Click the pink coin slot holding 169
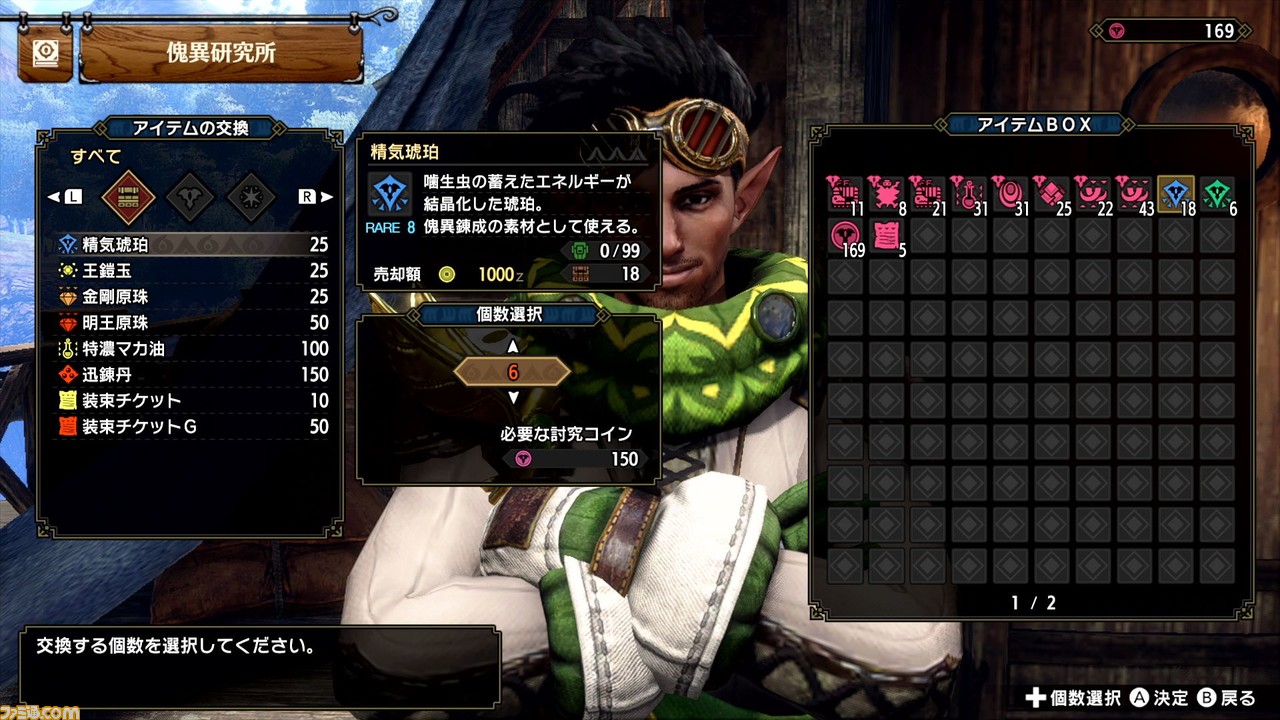Viewport: 1280px width, 720px height. (x=846, y=235)
